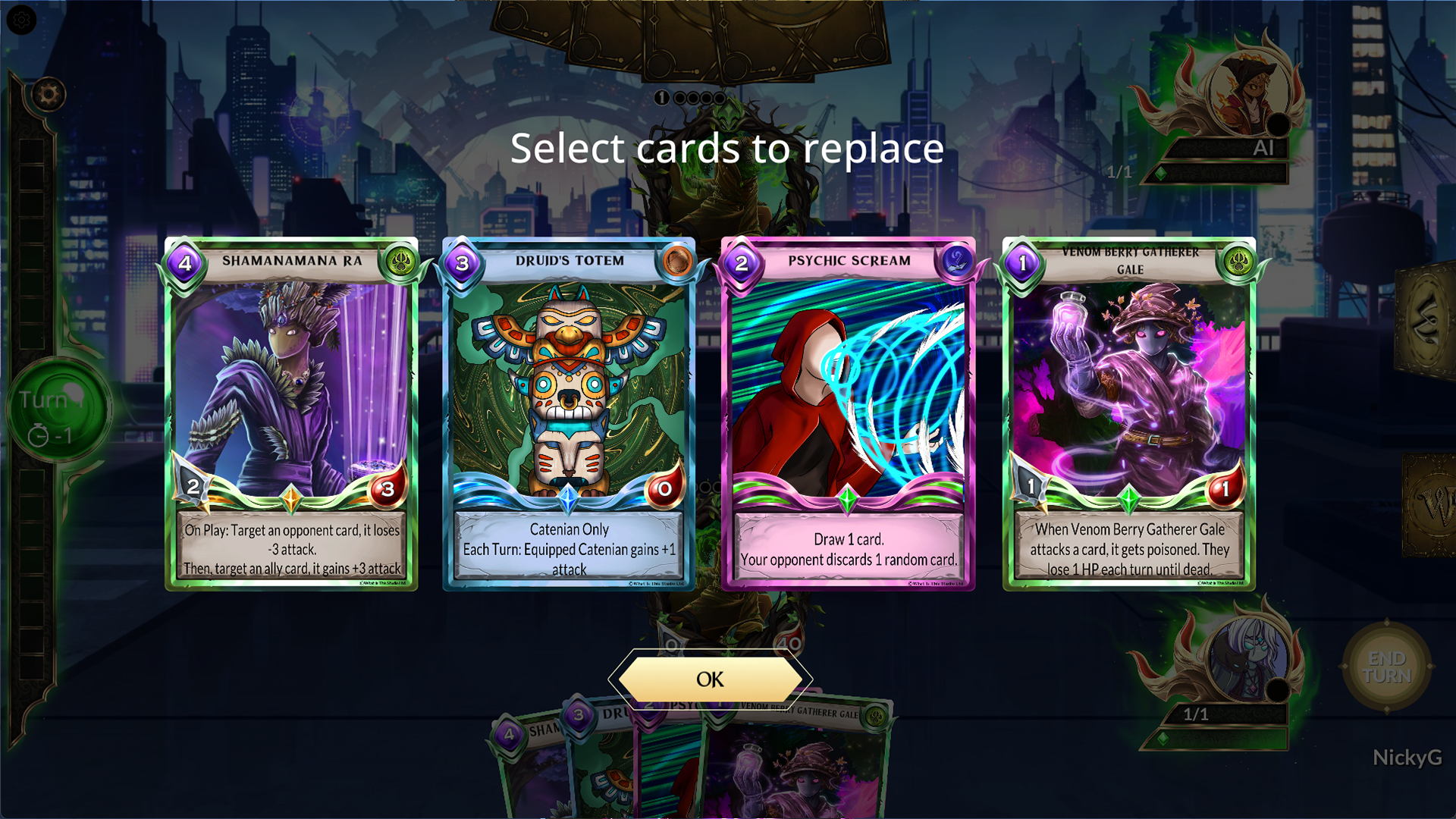Image resolution: width=1456 pixels, height=819 pixels.
Task: Select the first pagination dot above the cards
Action: (663, 97)
